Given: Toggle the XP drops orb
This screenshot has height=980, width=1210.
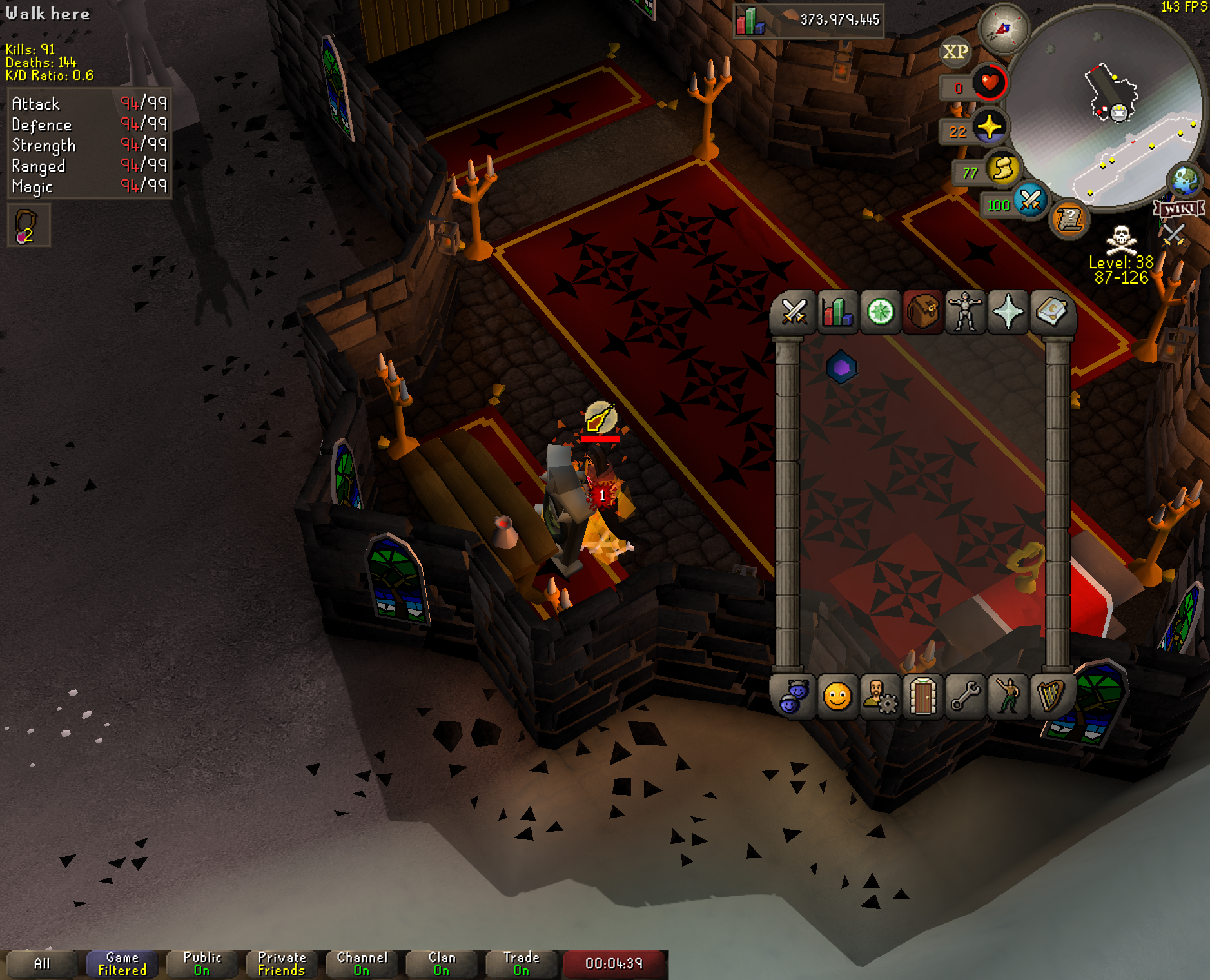Looking at the screenshot, I should [x=955, y=52].
